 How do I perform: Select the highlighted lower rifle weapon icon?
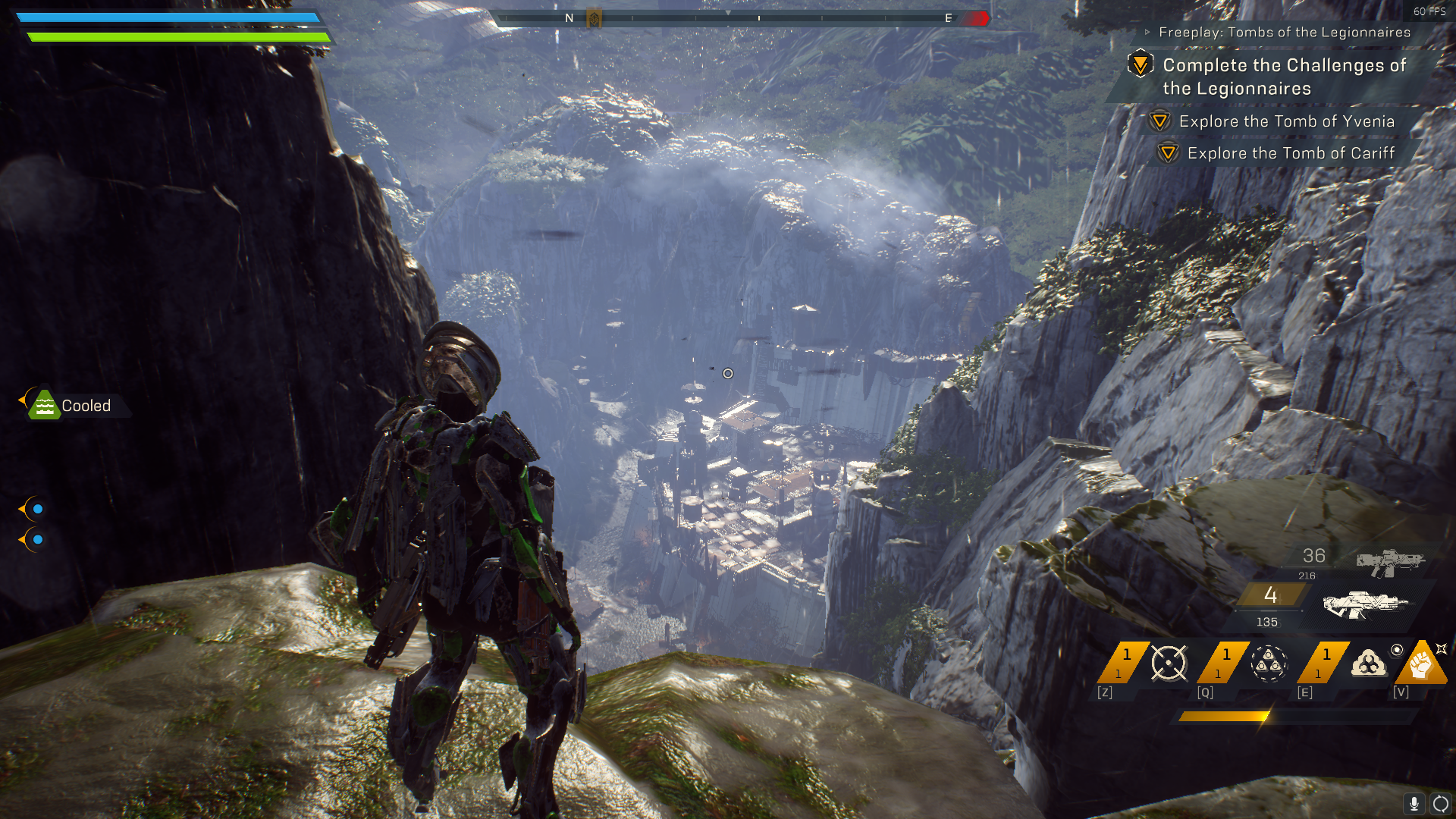[1364, 604]
